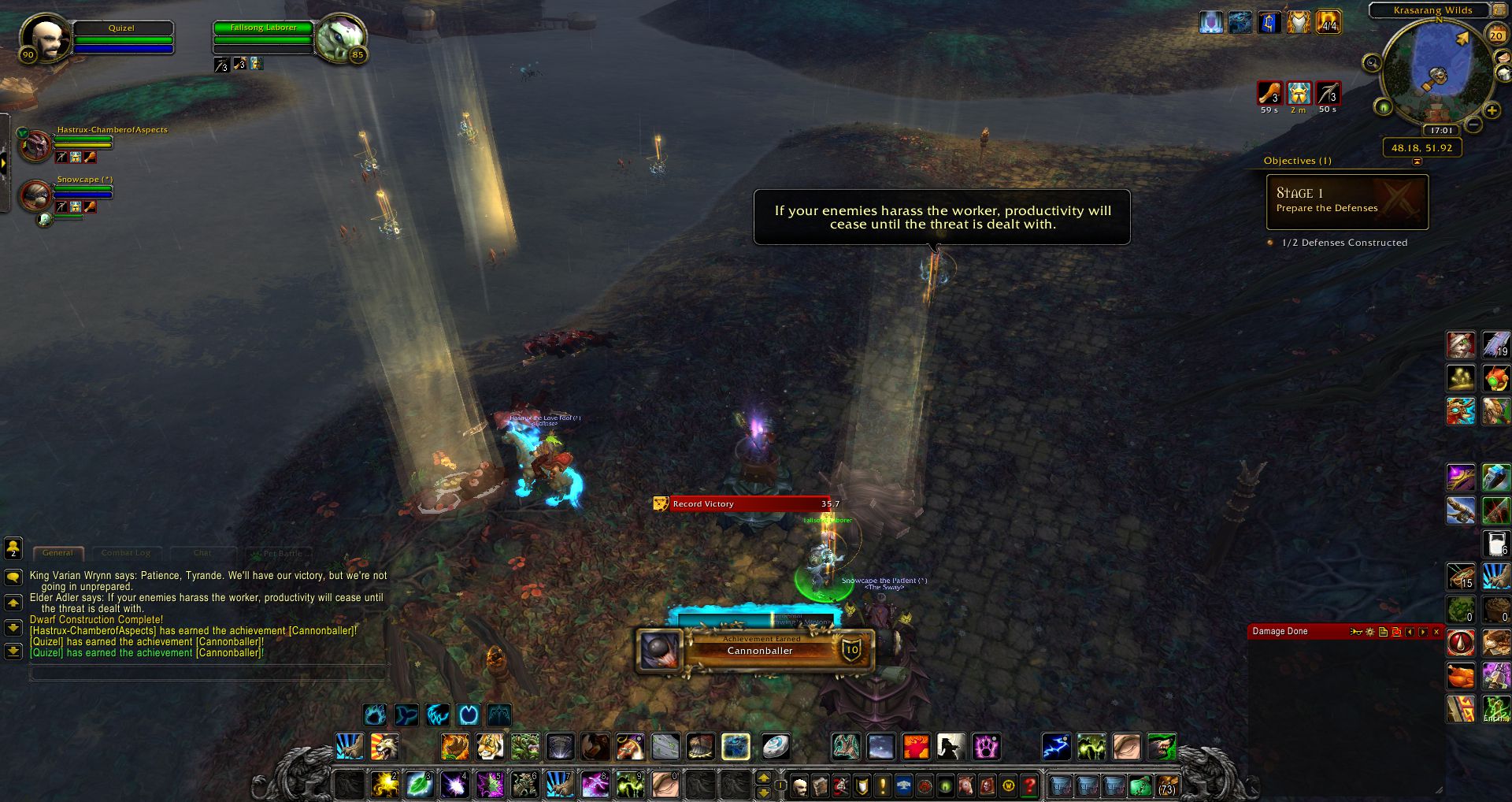This screenshot has height=802, width=1512.
Task: Click the Fallsong Laborer target portrait
Action: pyautogui.click(x=341, y=38)
